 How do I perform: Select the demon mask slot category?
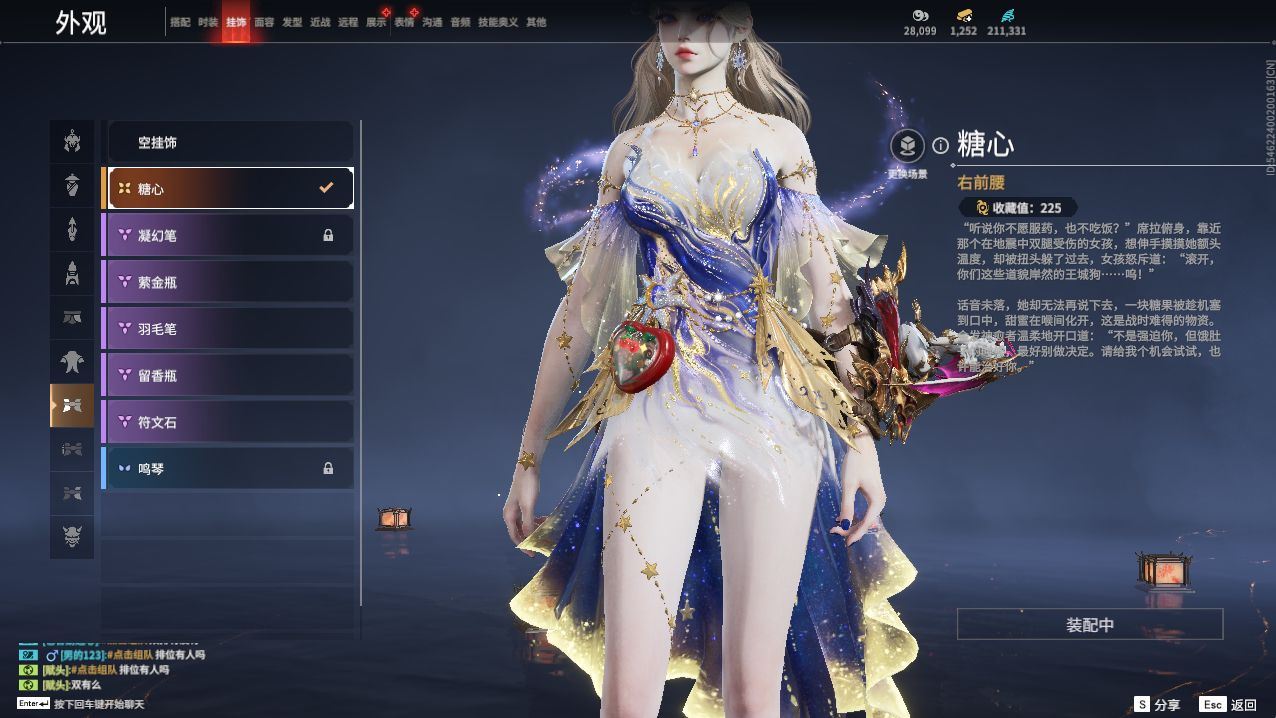72,536
